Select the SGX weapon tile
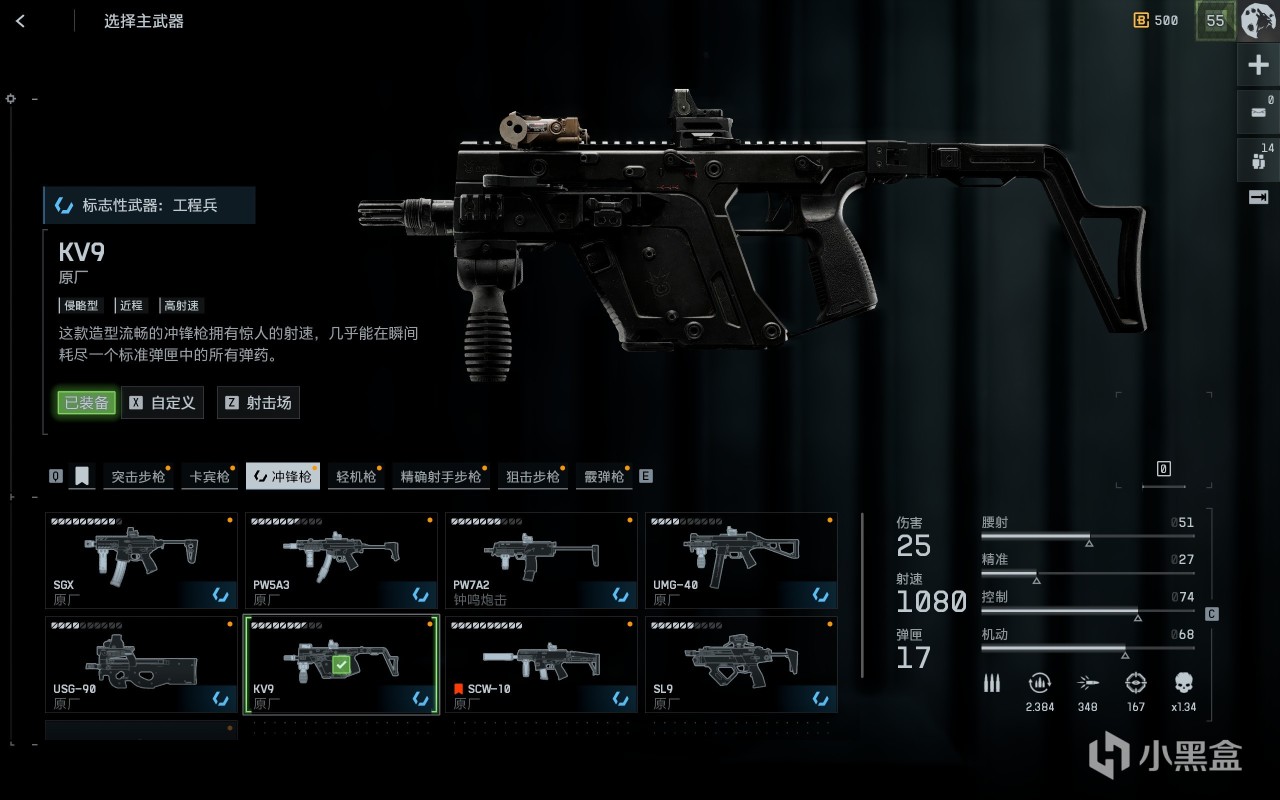This screenshot has width=1280, height=800. (x=141, y=561)
